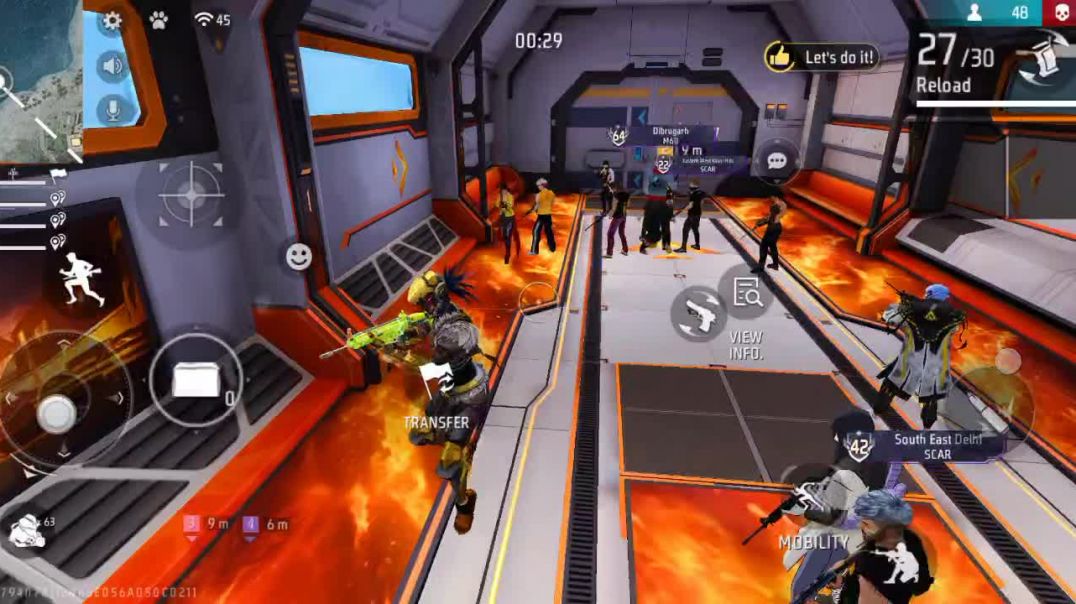
Task: Send the "Let's do it!" quick message
Action: pyautogui.click(x=822, y=57)
